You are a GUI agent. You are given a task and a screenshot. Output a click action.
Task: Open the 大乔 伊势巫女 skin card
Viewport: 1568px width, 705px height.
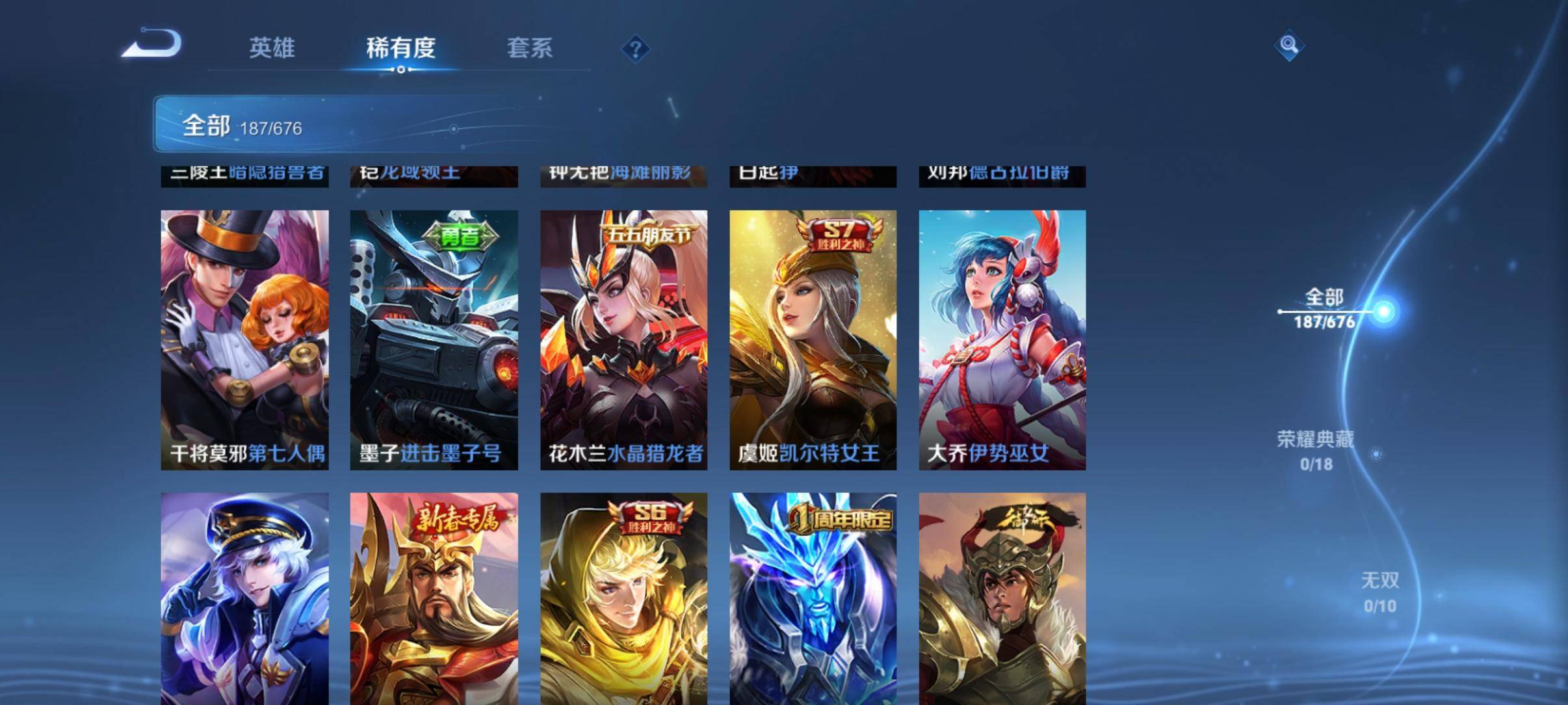1002,339
